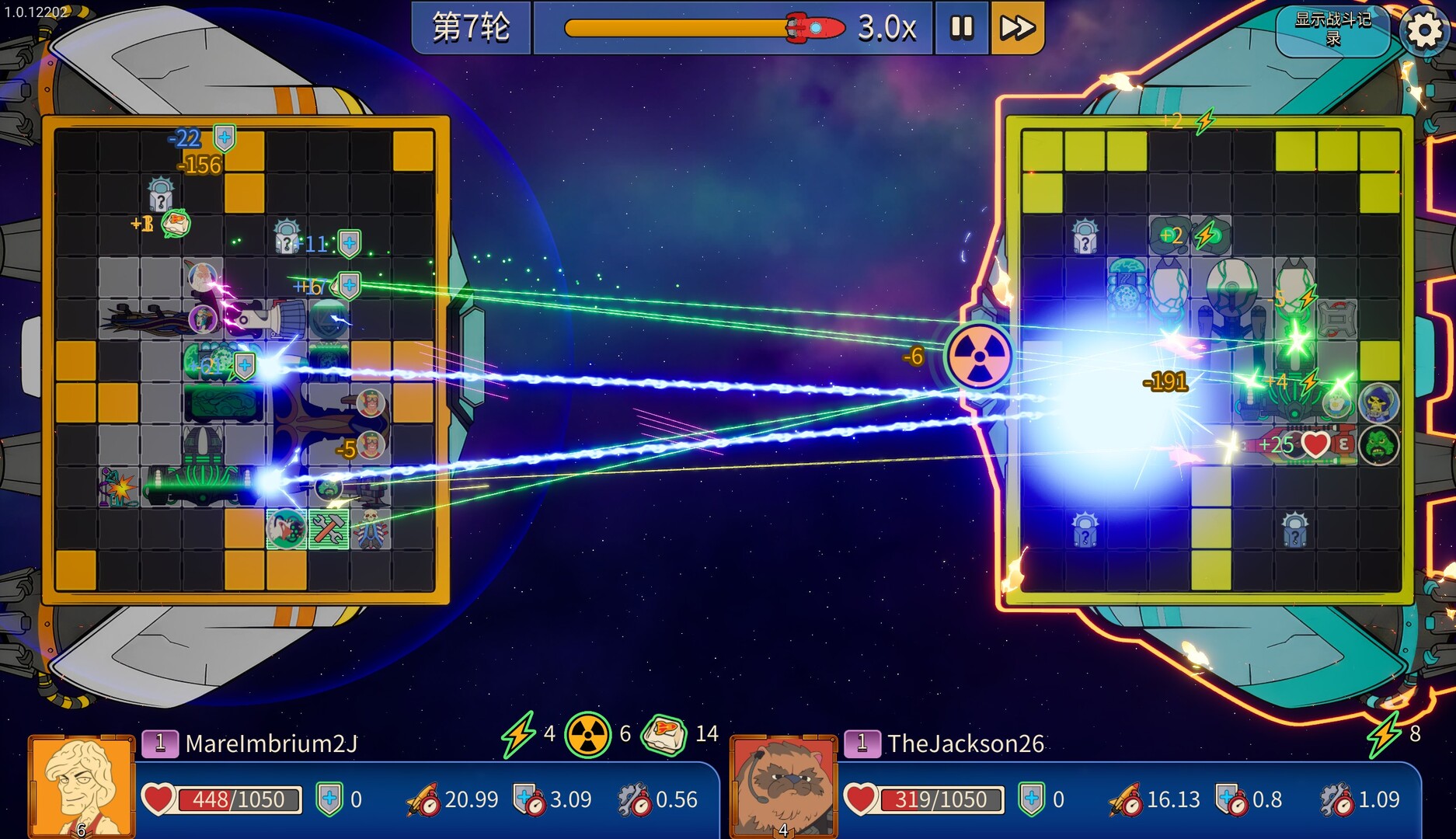Viewport: 1456px width, 839px height.
Task: Show the battle log (显示战斗记录)
Action: point(1332,30)
